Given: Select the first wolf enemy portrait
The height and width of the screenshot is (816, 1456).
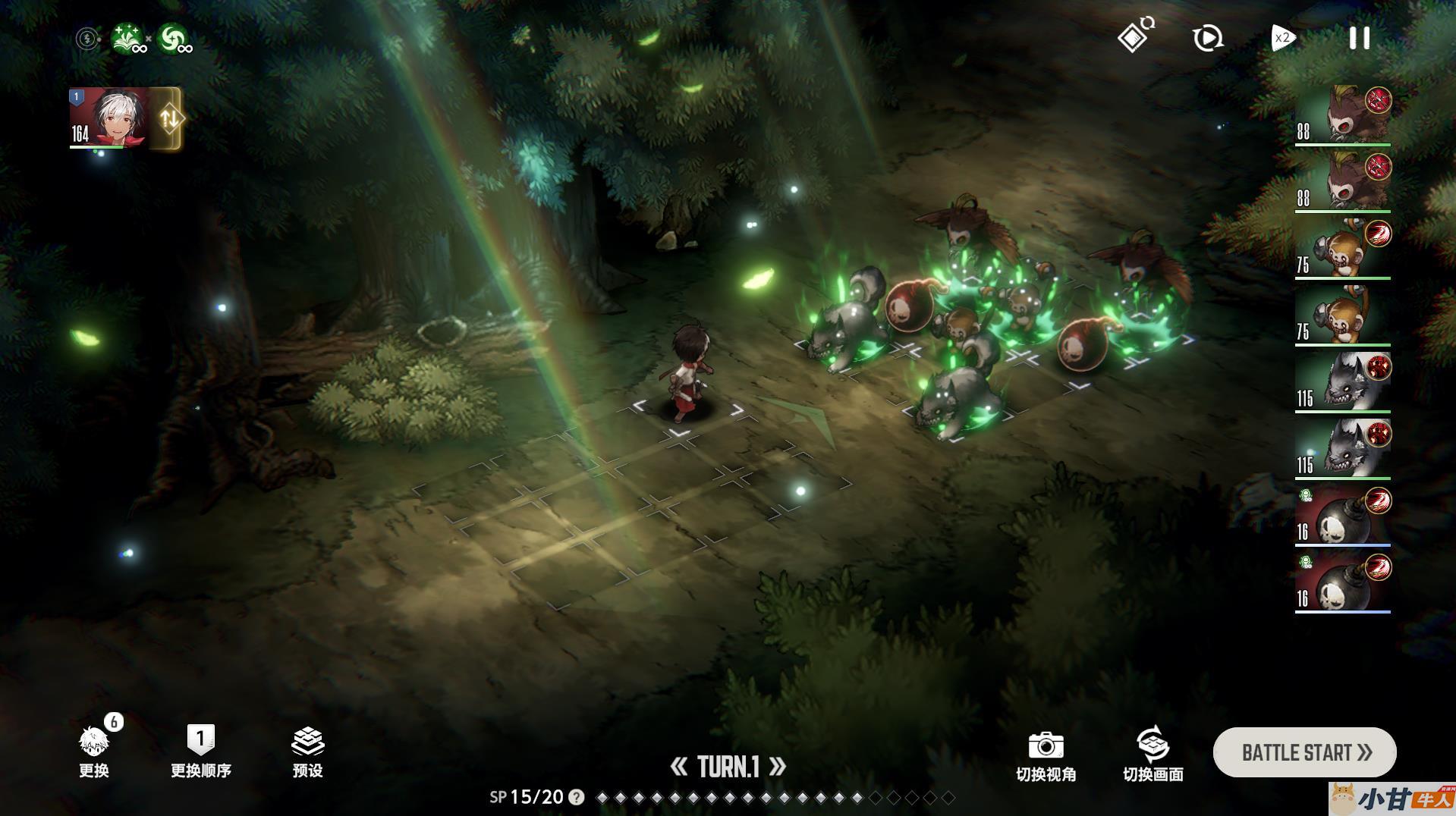Looking at the screenshot, I should (x=1343, y=381).
